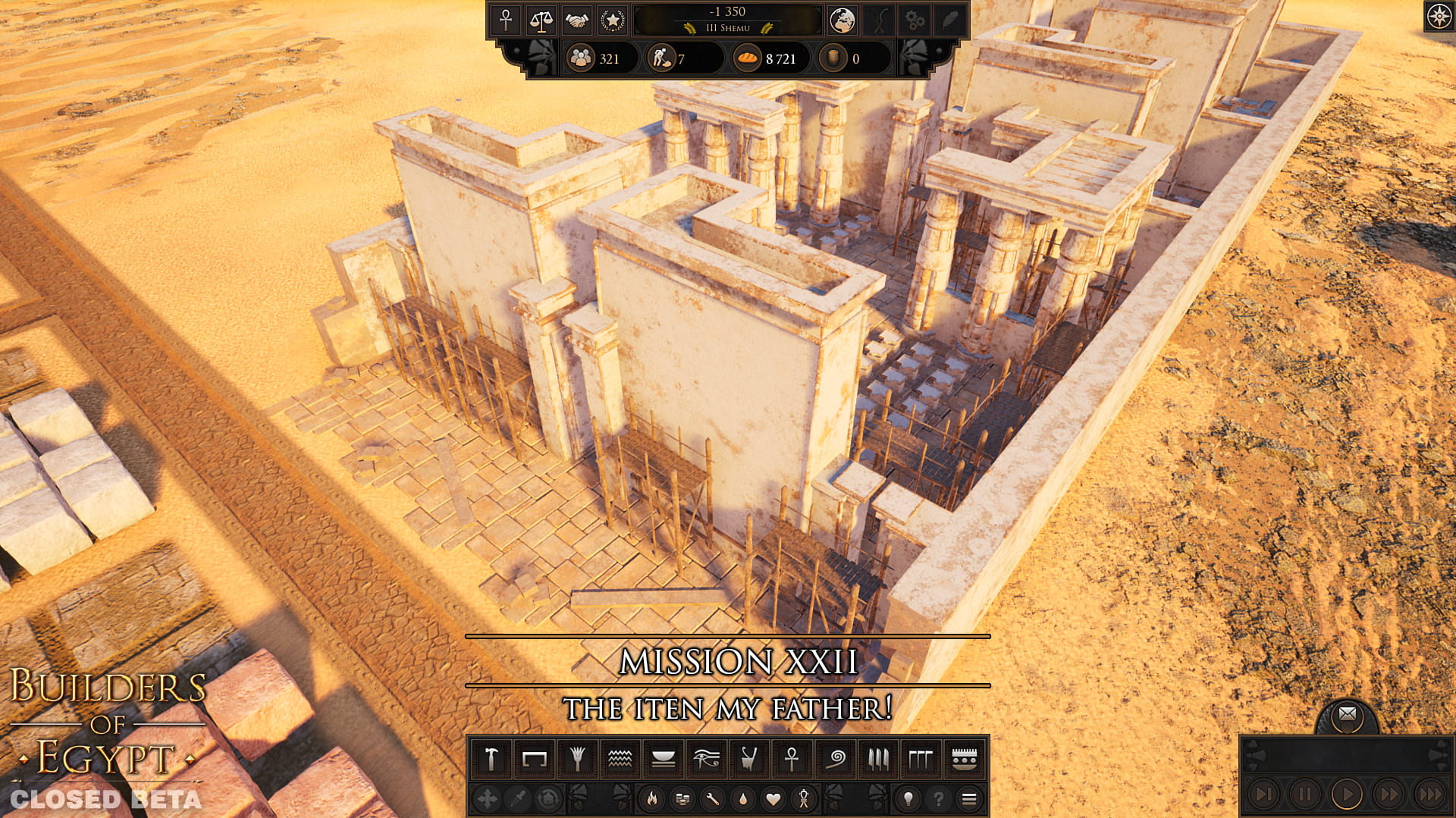
Task: Show the coin stacks overlay
Action: [x=682, y=798]
